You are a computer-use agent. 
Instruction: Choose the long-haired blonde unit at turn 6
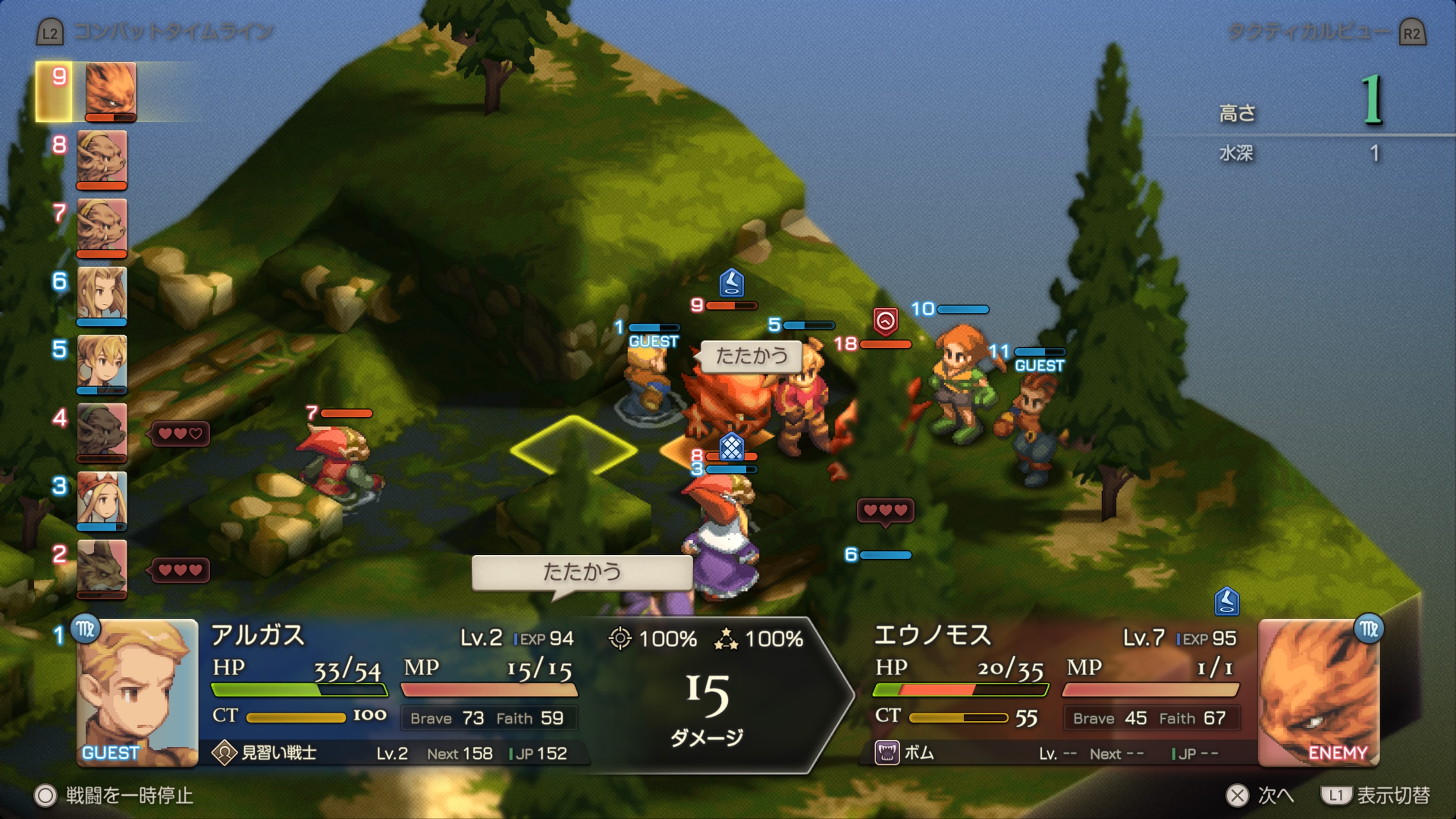(x=102, y=294)
